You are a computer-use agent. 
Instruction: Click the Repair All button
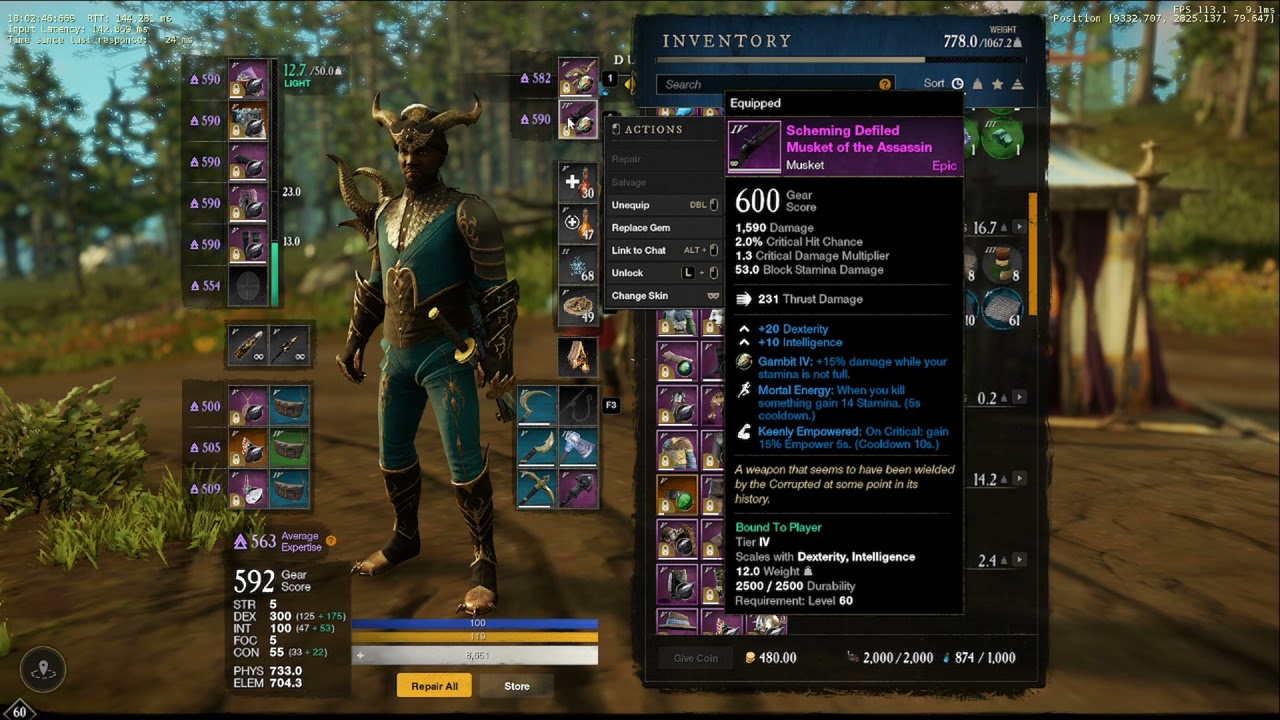(x=434, y=686)
